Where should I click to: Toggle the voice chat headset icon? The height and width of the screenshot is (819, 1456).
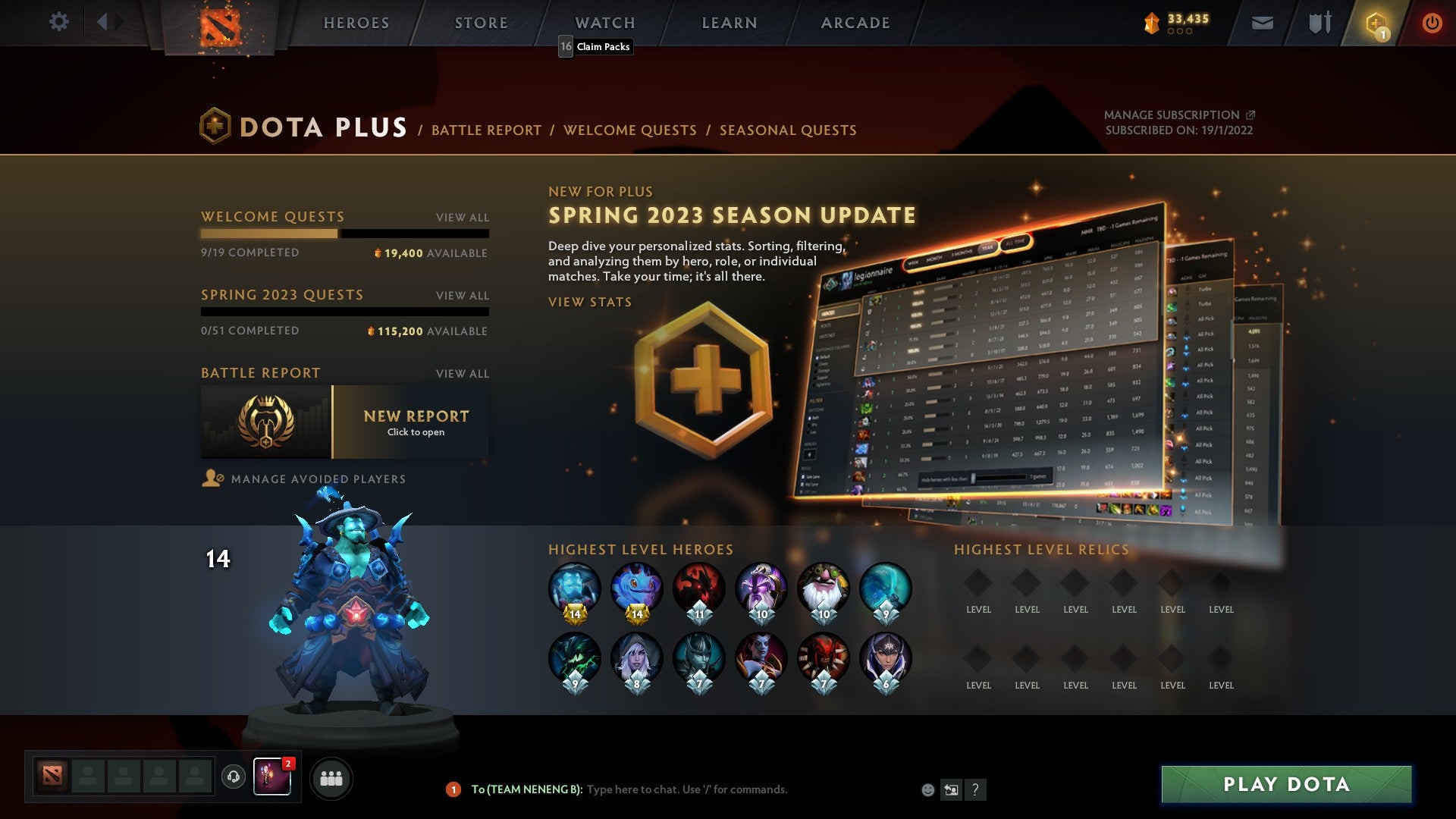point(233,777)
